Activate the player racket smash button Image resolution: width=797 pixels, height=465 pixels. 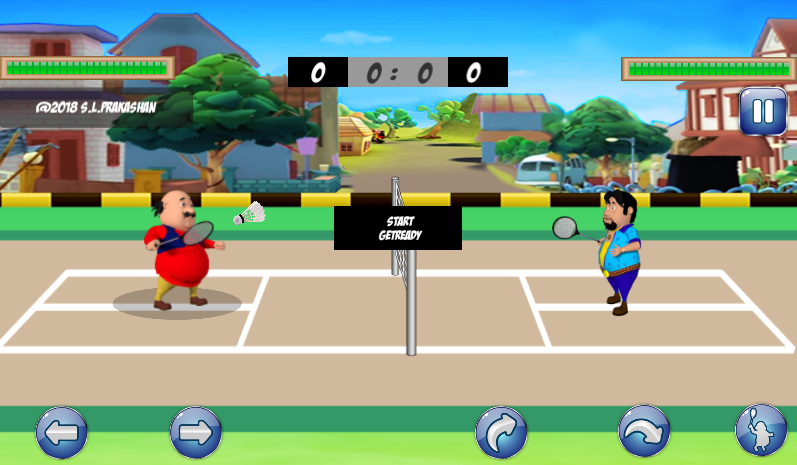coord(760,431)
